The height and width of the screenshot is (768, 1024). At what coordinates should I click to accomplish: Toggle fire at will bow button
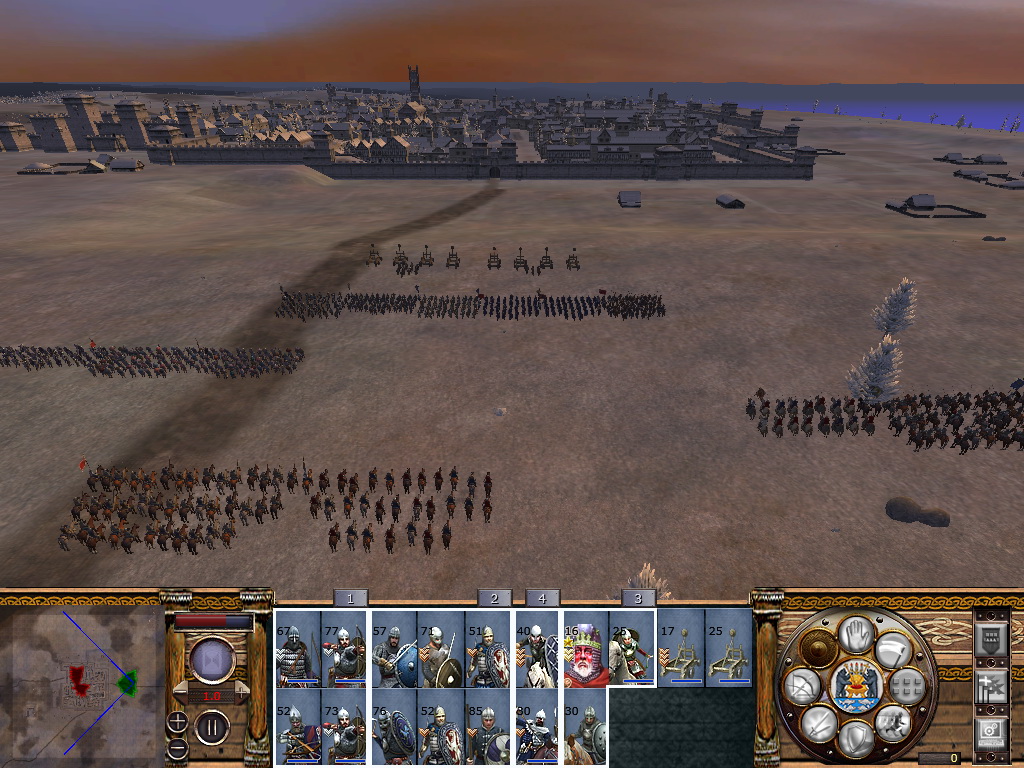click(x=802, y=685)
